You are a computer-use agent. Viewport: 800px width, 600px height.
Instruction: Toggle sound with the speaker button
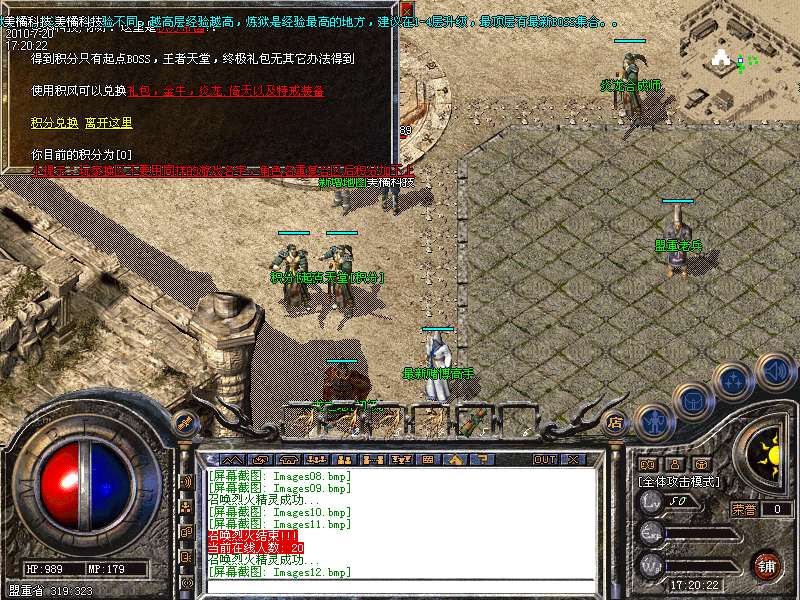click(775, 372)
